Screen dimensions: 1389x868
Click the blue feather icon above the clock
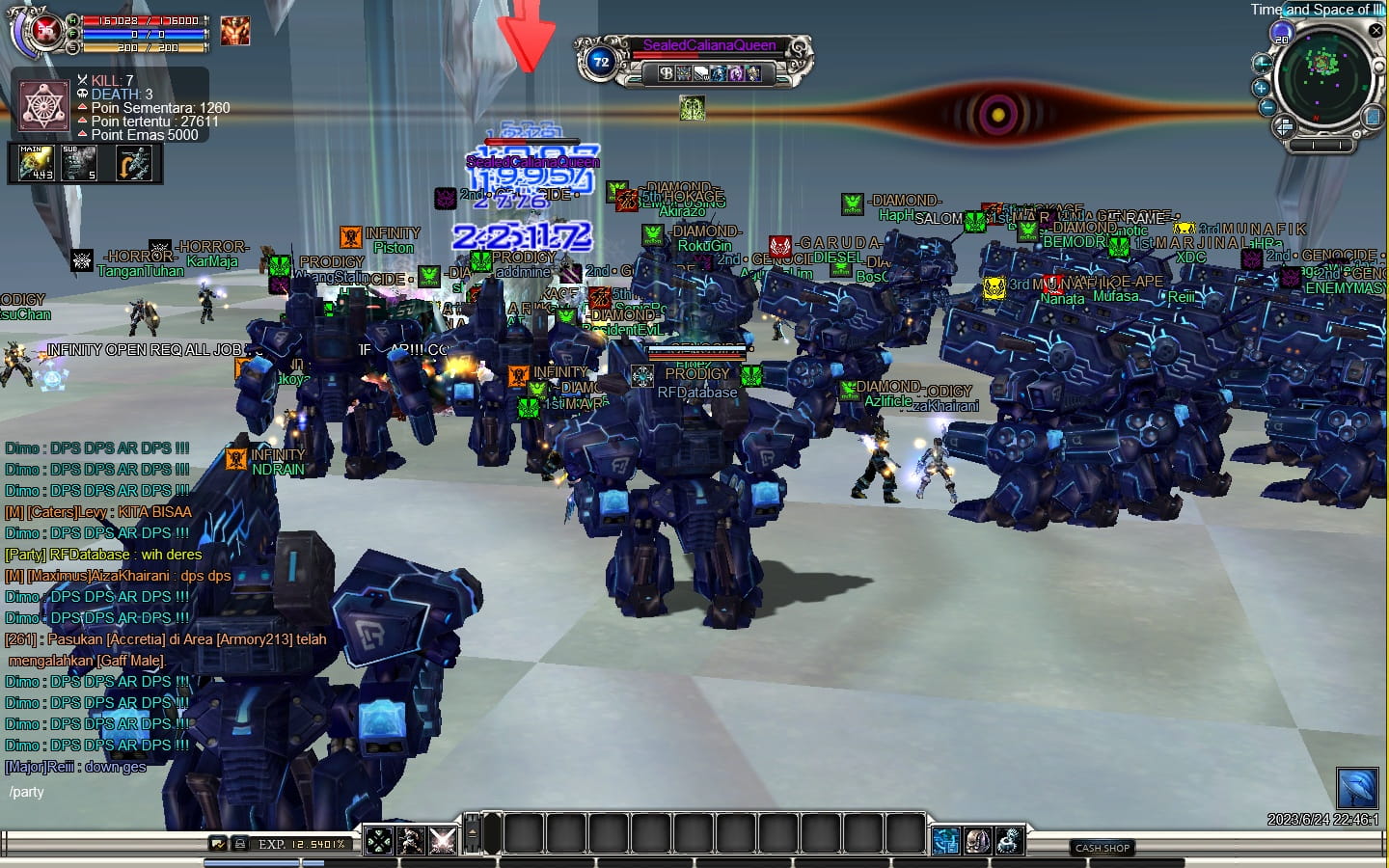[x=1356, y=787]
